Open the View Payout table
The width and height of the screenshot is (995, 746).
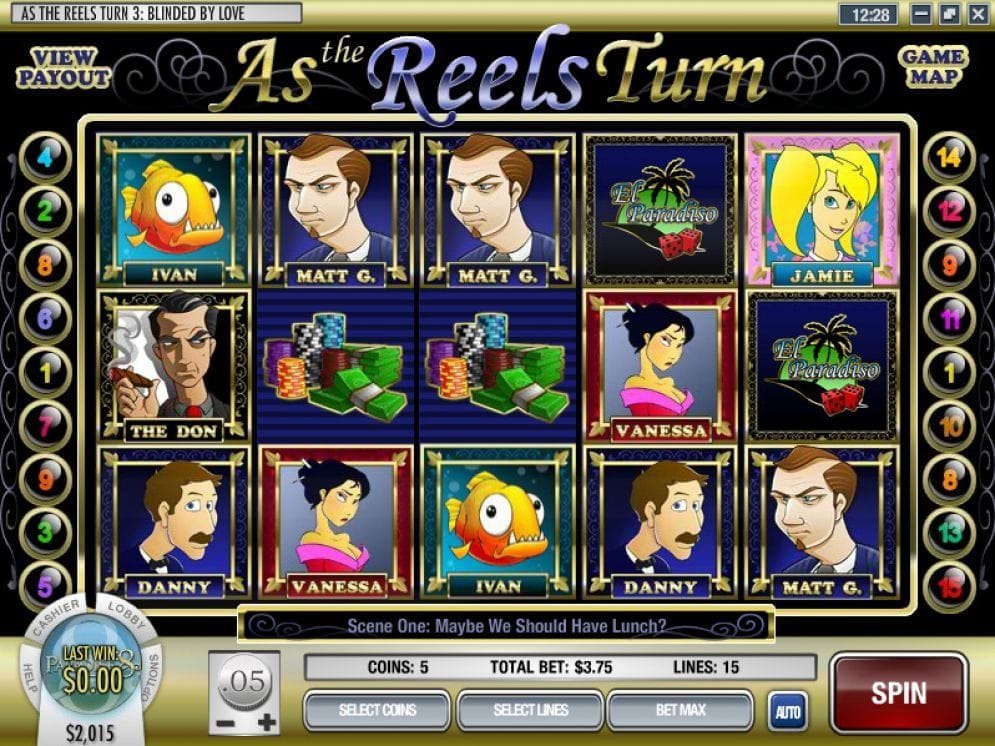63,66
